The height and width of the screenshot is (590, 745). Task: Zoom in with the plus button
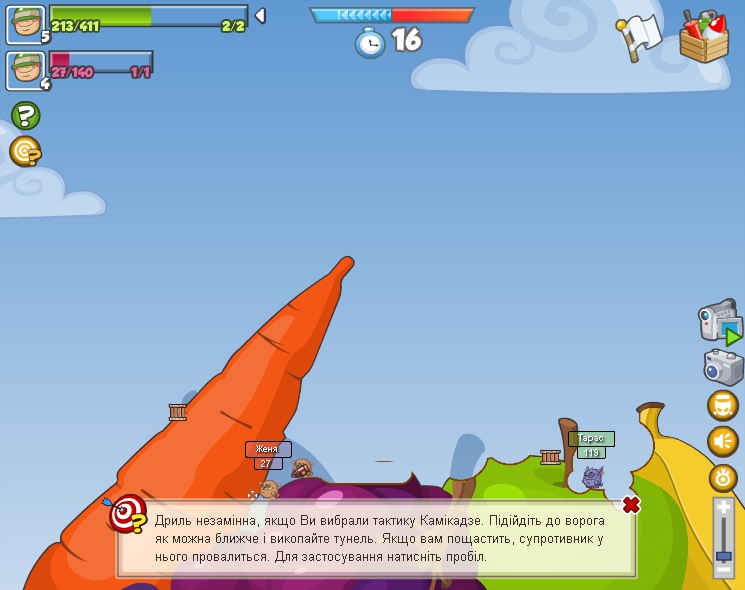click(x=724, y=508)
